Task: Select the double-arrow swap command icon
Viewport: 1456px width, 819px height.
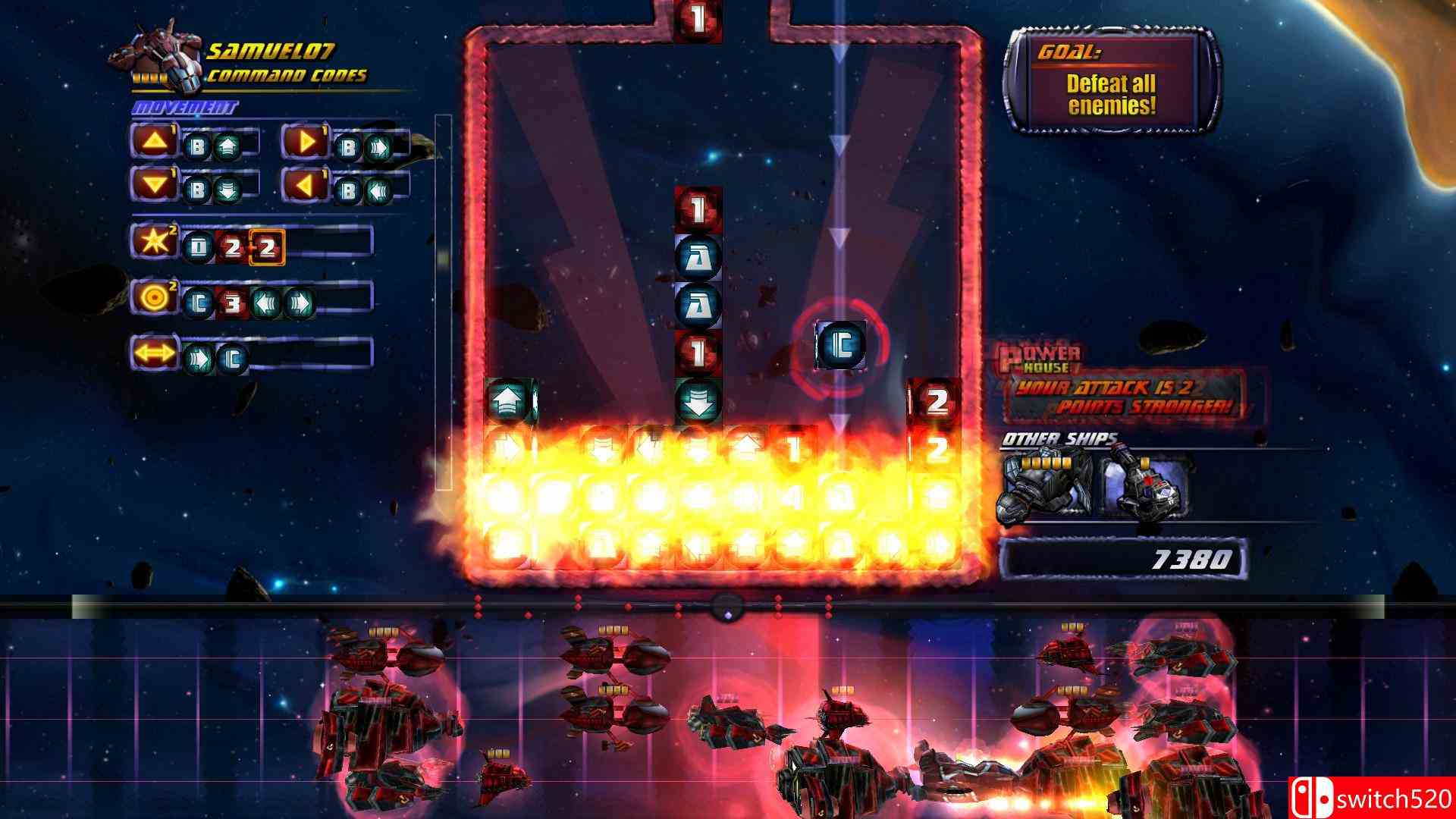Action: tap(153, 353)
